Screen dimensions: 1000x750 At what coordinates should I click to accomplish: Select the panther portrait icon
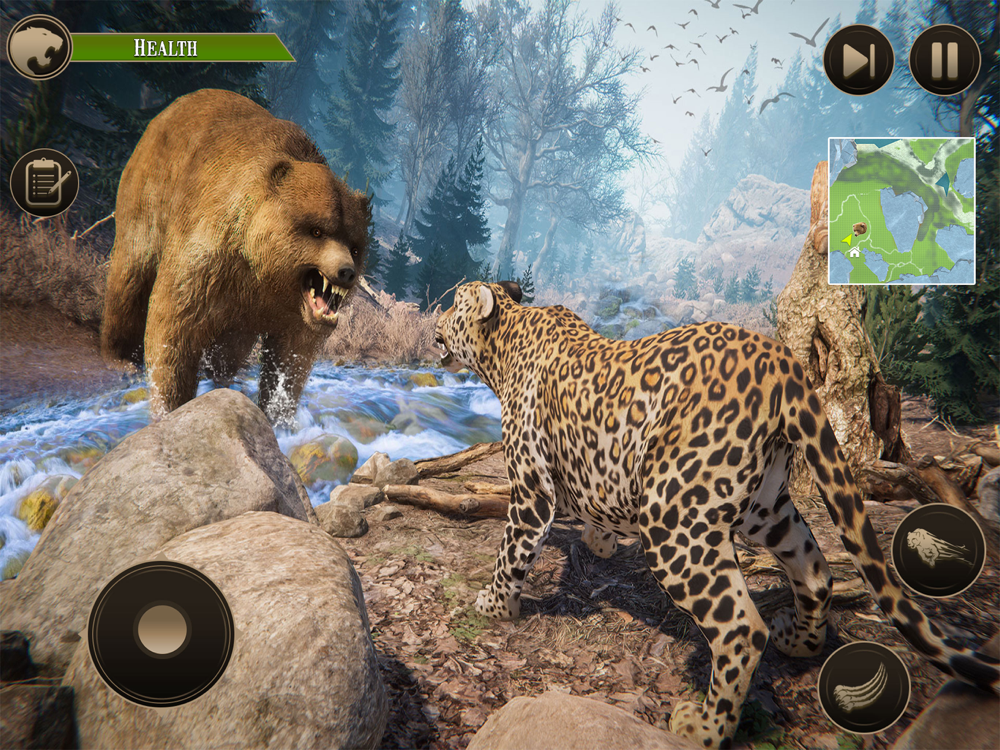coord(39,47)
